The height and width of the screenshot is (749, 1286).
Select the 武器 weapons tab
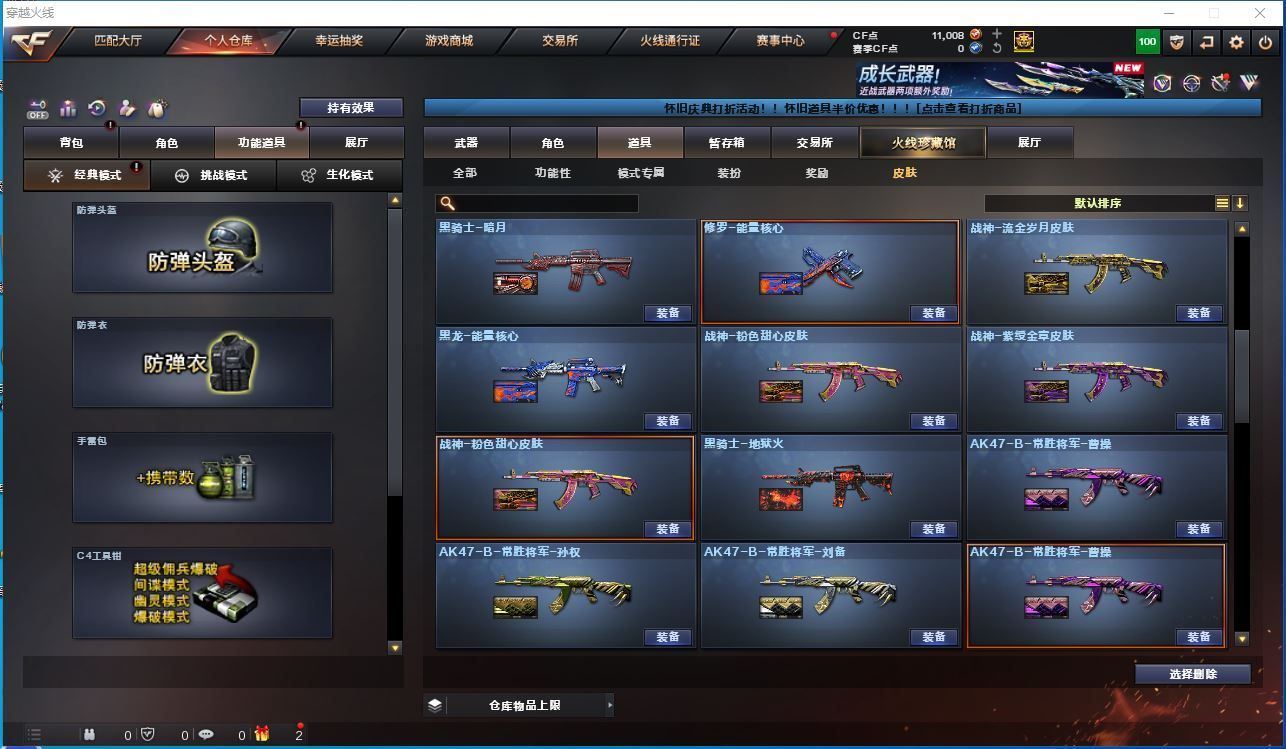466,143
